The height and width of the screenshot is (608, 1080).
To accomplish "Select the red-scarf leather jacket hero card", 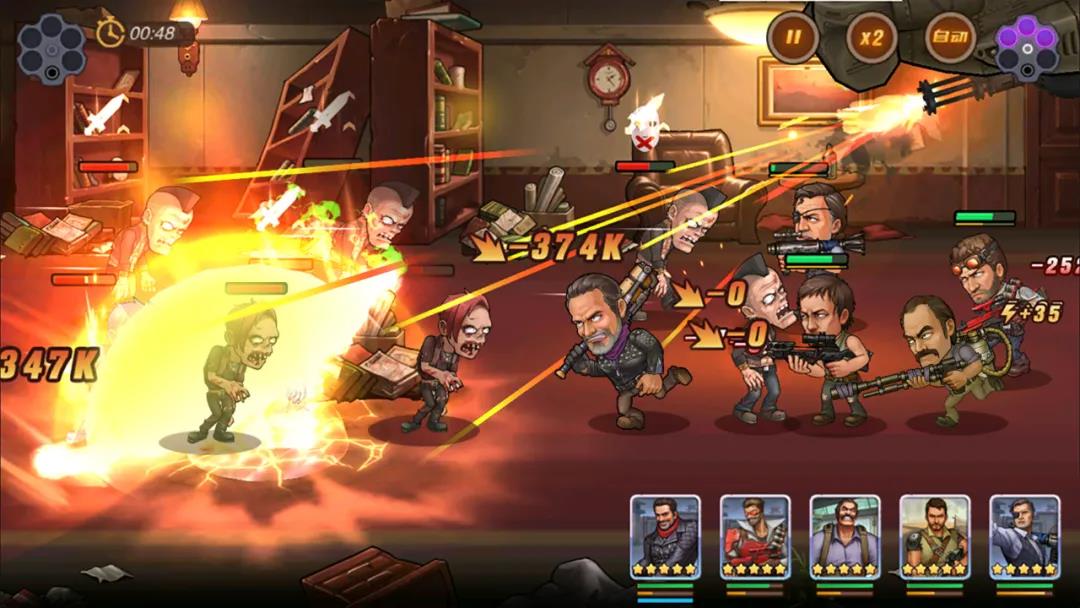I will pyautogui.click(x=665, y=538).
